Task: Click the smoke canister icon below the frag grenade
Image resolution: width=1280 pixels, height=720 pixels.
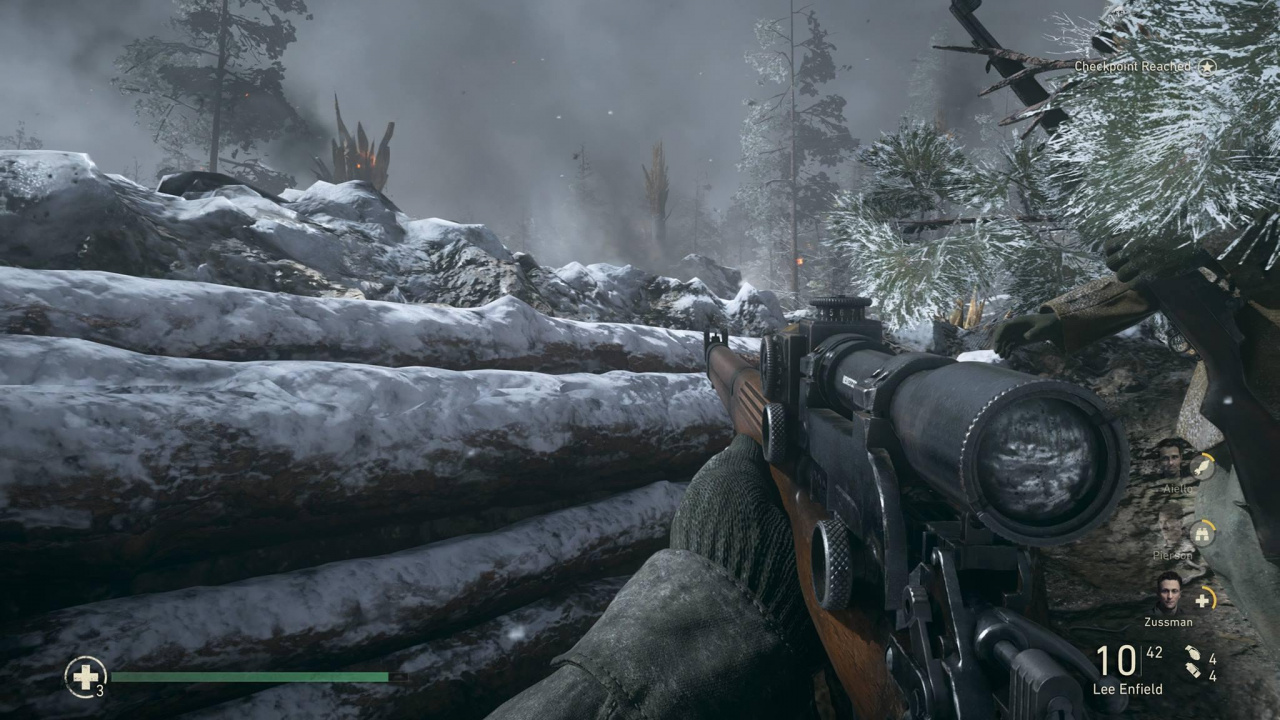Action: (x=1194, y=668)
